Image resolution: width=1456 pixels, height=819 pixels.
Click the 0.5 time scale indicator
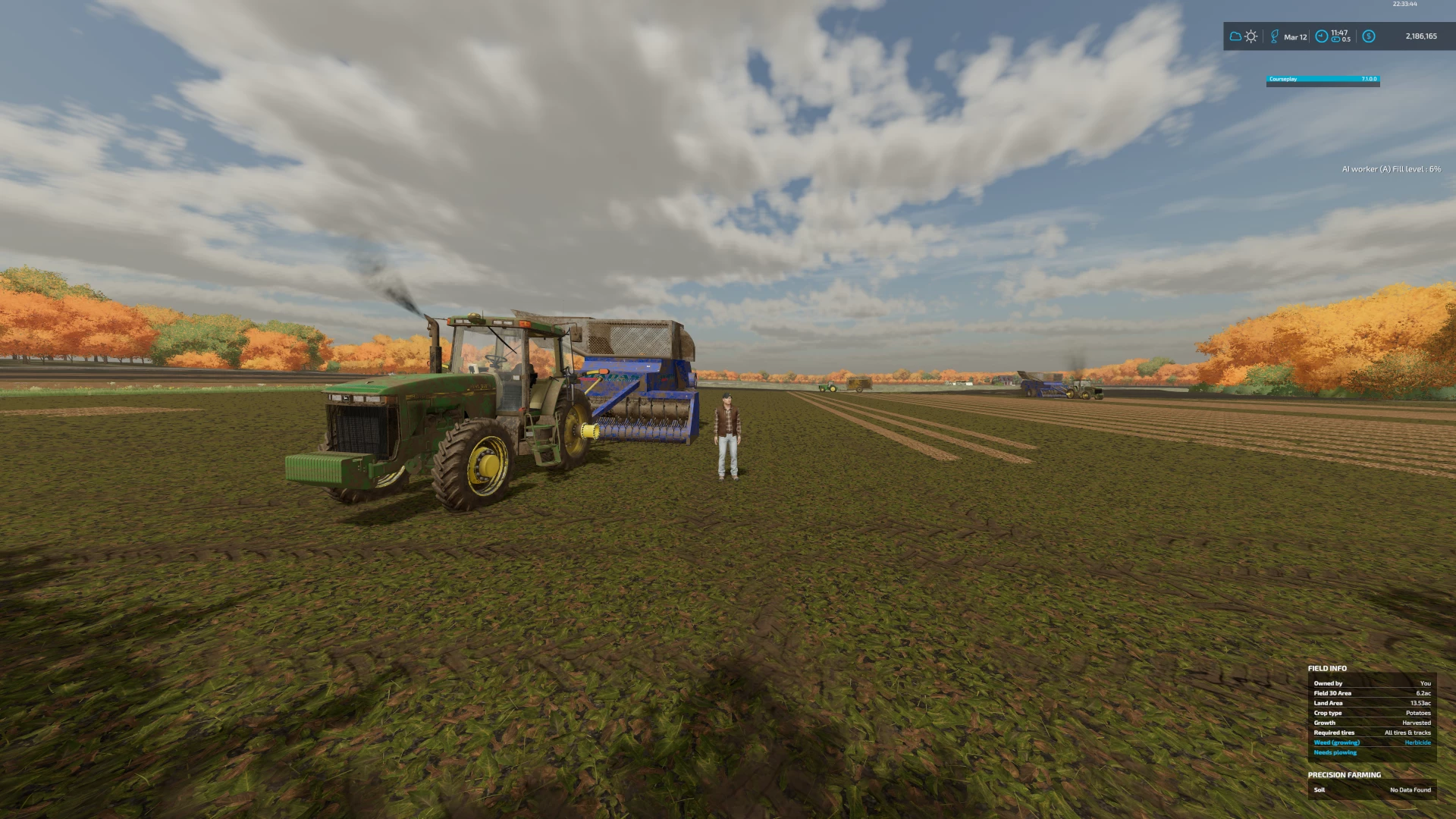tap(1348, 39)
